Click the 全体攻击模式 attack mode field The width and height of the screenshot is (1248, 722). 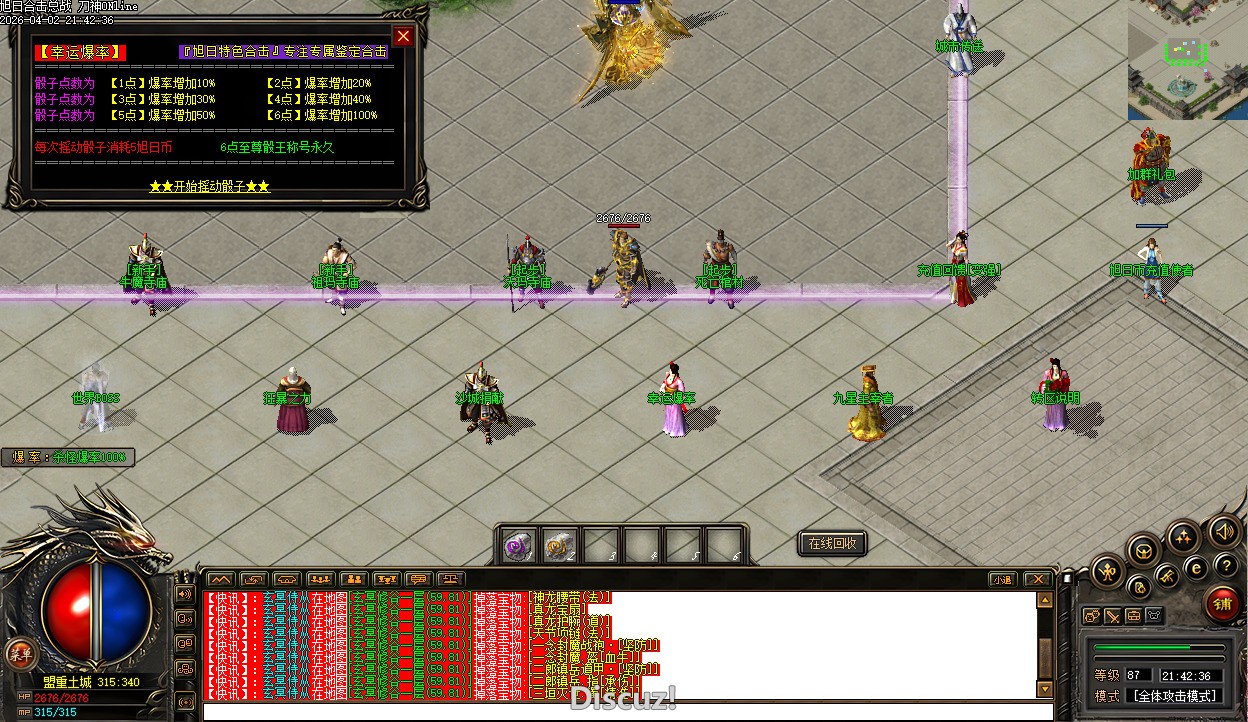(1174, 696)
